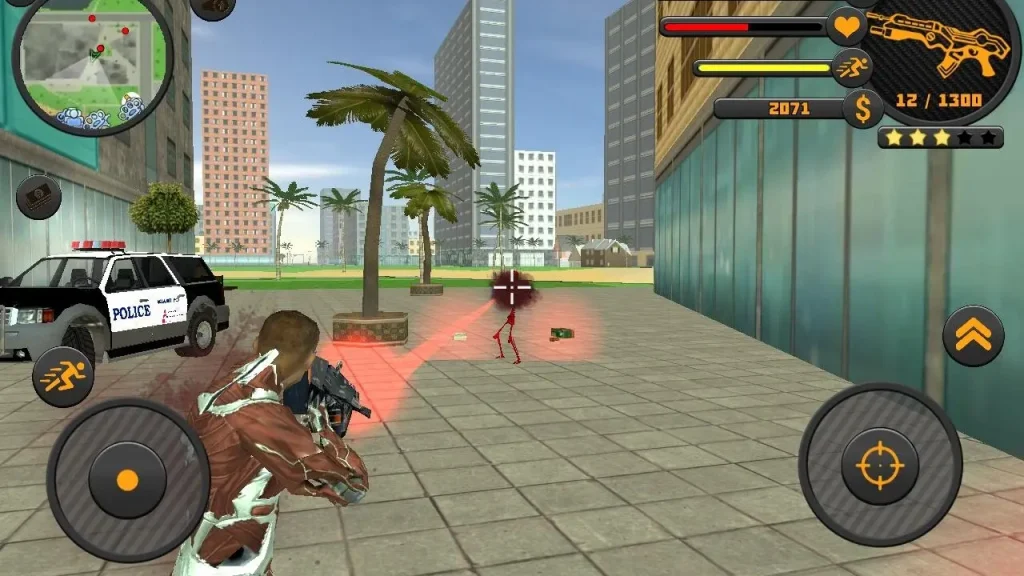Viewport: 1024px width, 576px height.
Task: Fire using the crosshair shoot button
Action: [880, 466]
